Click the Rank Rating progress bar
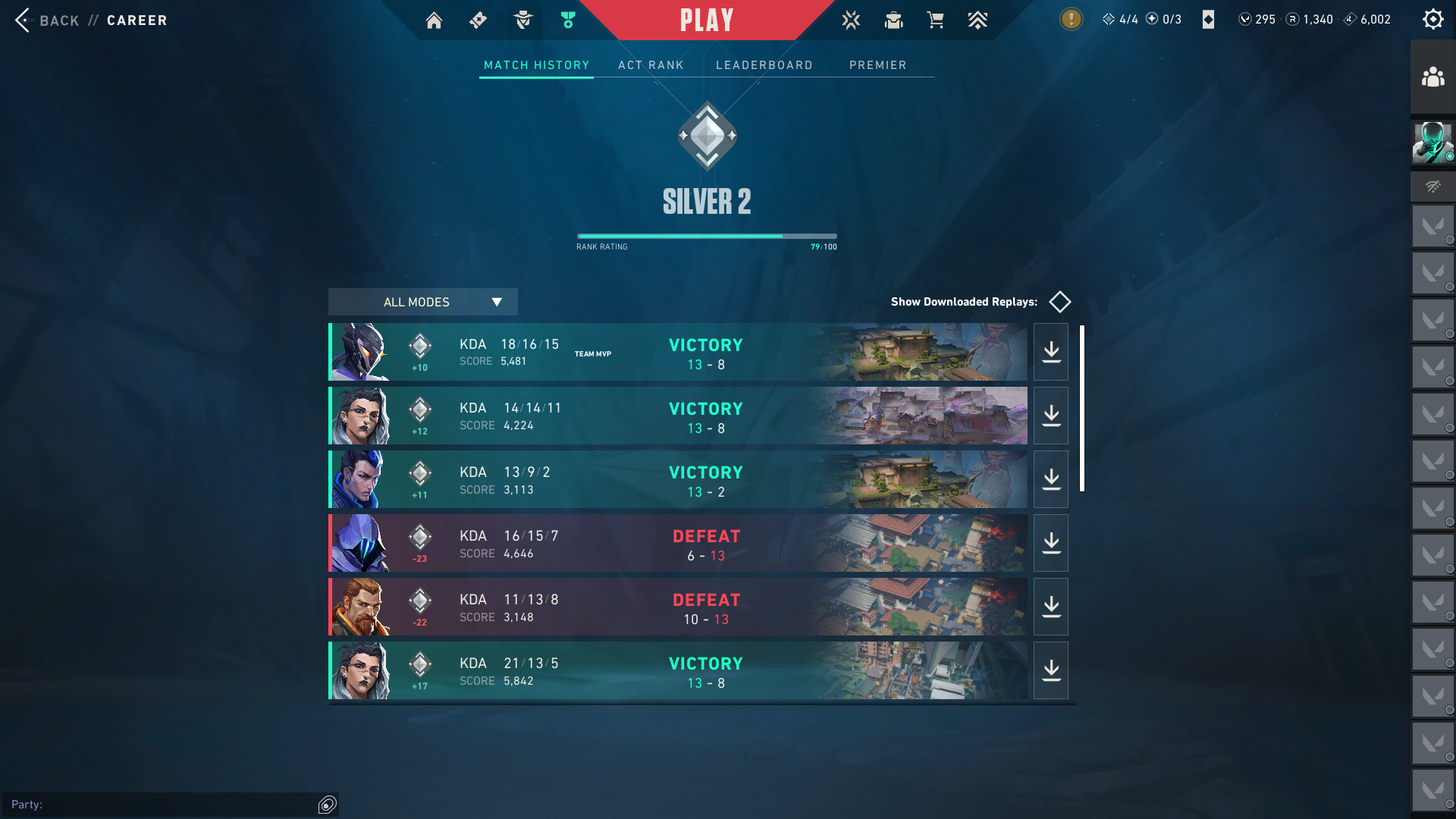Image resolution: width=1456 pixels, height=819 pixels. [706, 236]
